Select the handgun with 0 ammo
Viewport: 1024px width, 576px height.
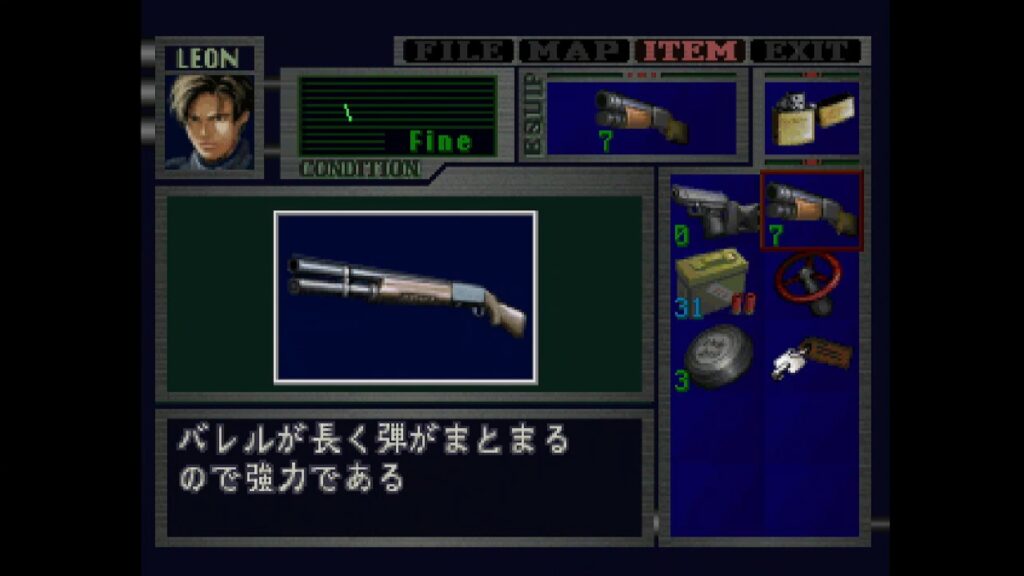point(714,211)
